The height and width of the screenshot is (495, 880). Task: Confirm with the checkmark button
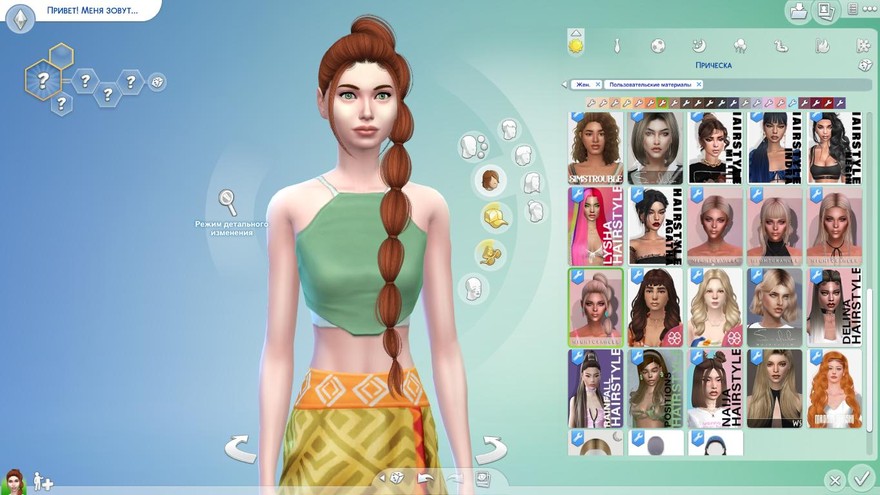(x=859, y=477)
